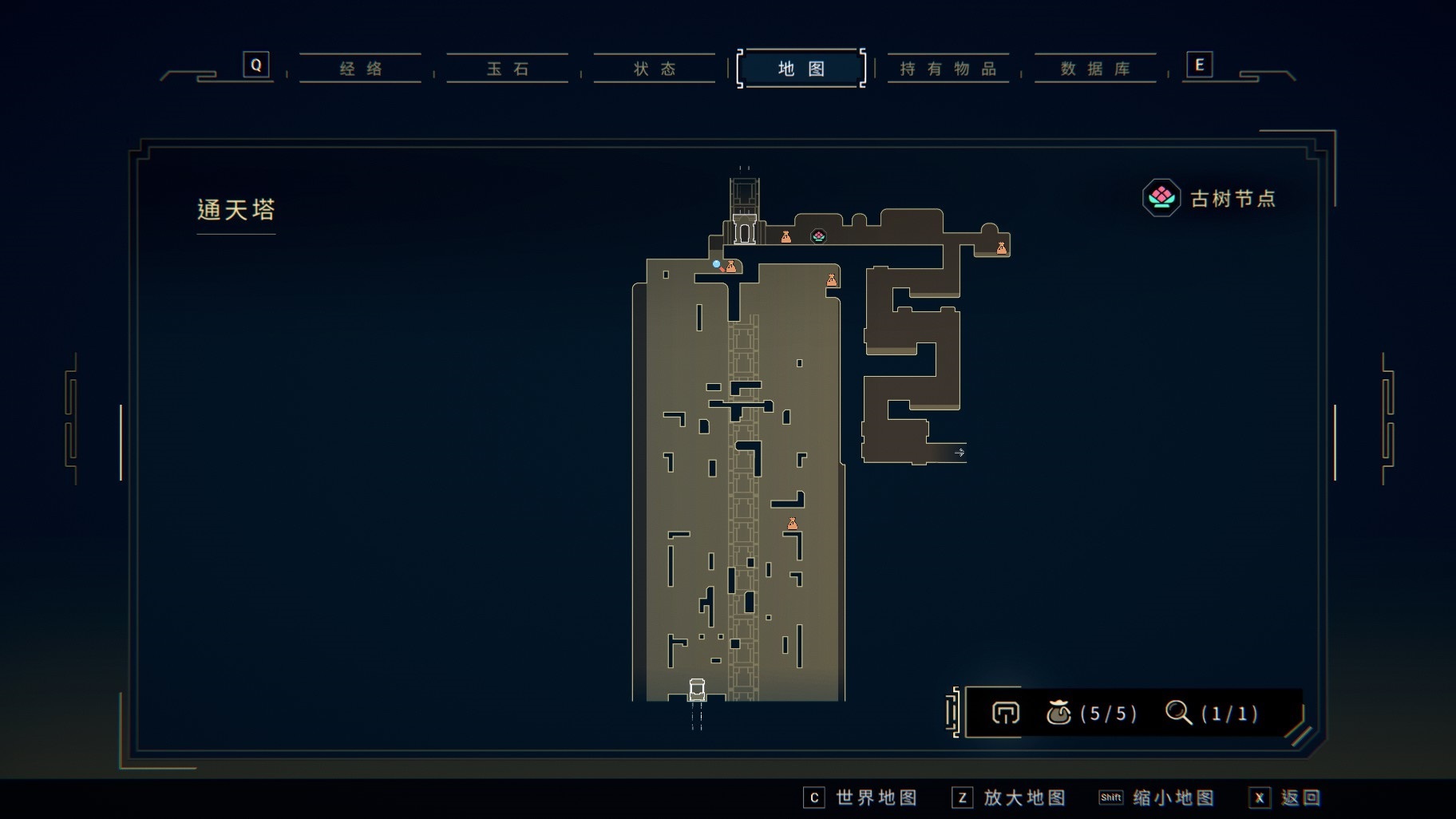The height and width of the screenshot is (819, 1456).
Task: Show the 持有物品 tab
Action: pos(948,69)
